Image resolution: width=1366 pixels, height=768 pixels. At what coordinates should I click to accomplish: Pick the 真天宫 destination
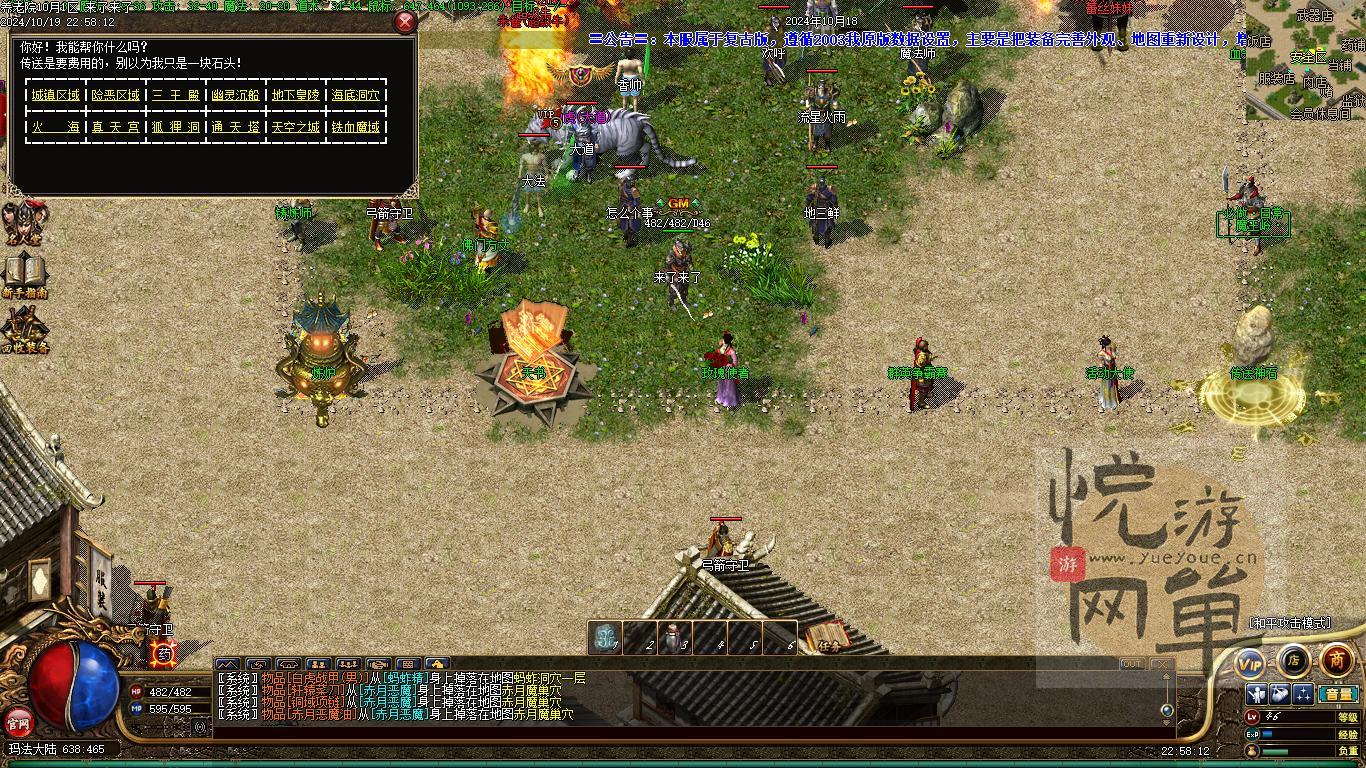coord(116,127)
